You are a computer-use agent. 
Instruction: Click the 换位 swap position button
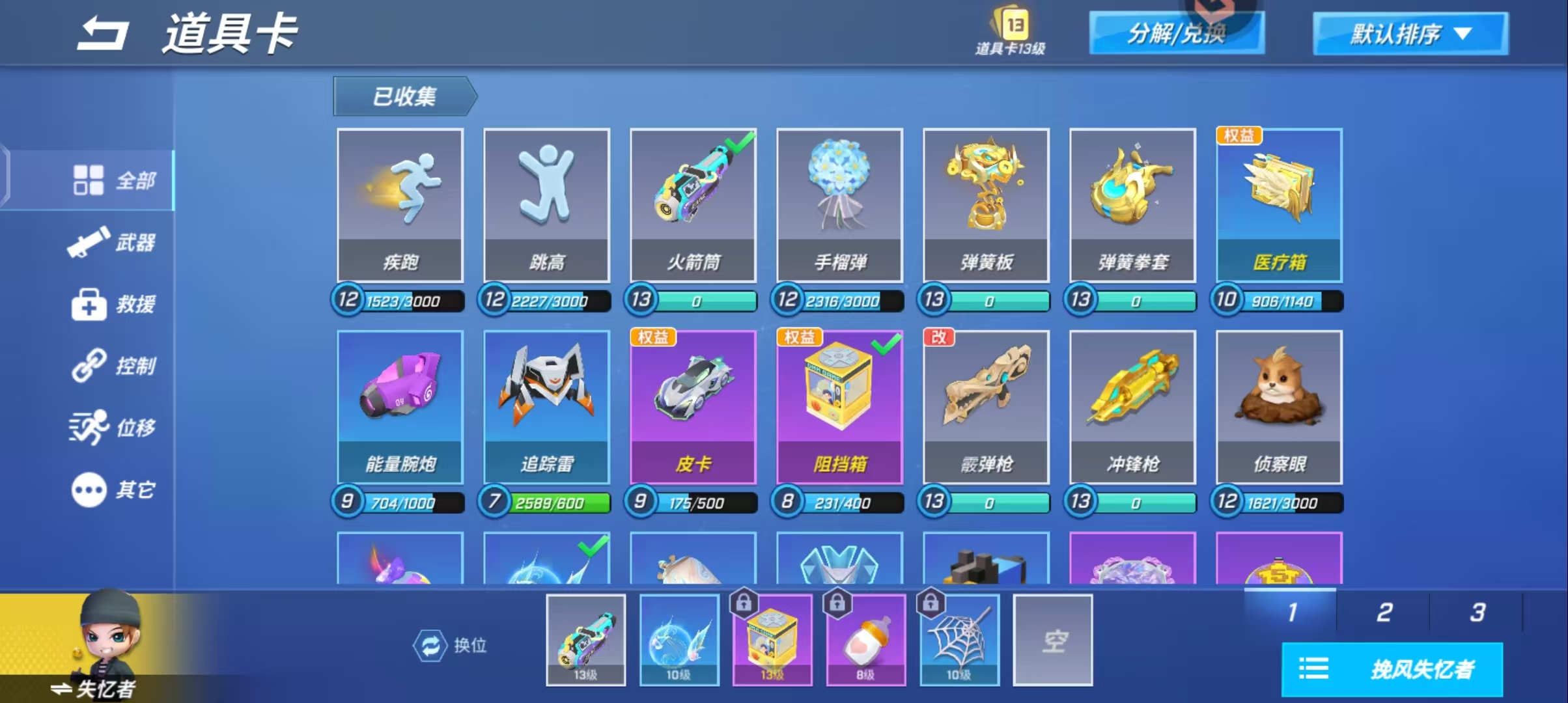click(450, 646)
